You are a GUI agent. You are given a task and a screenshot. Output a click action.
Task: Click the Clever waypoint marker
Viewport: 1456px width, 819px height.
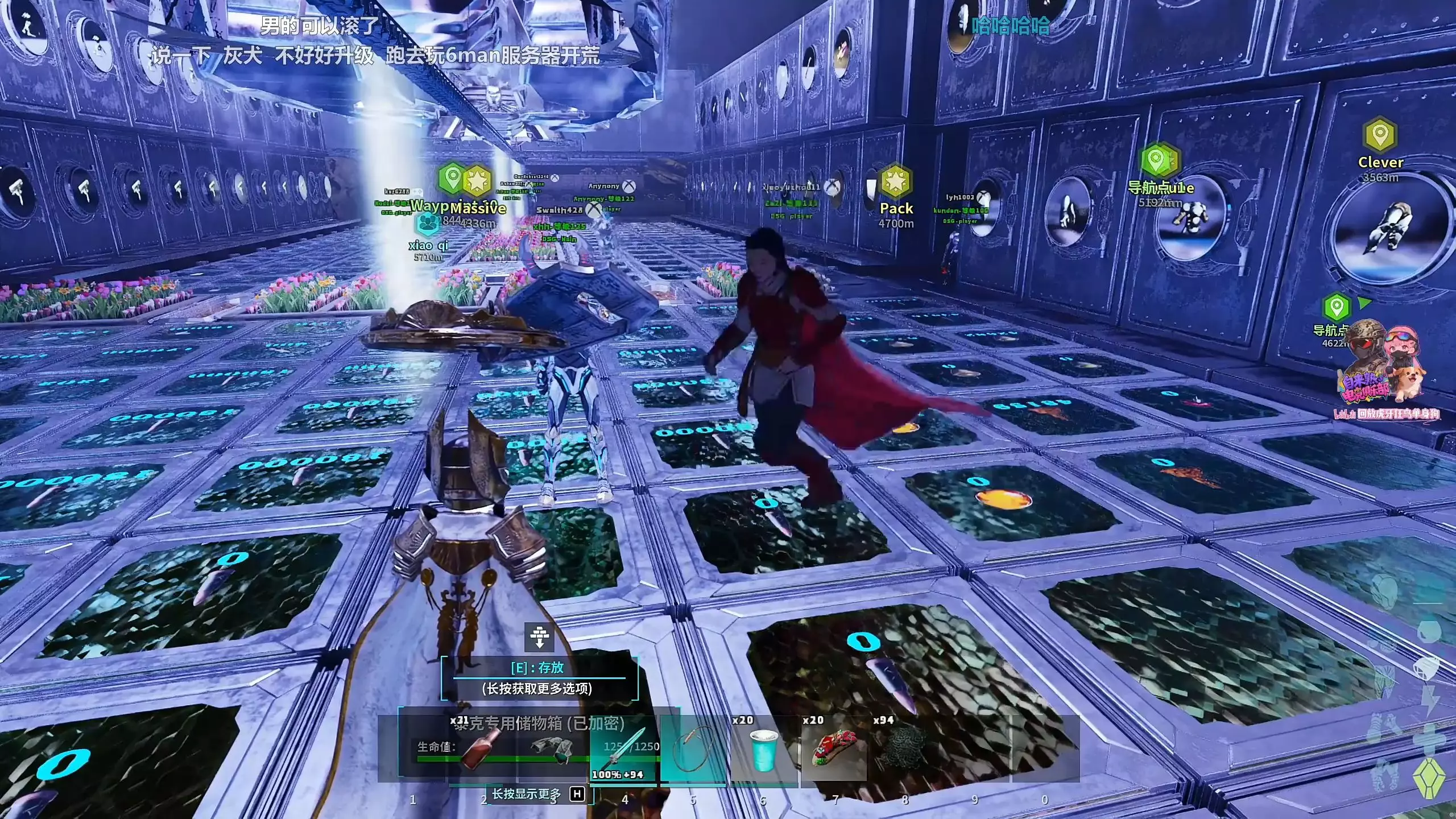pos(1380,135)
